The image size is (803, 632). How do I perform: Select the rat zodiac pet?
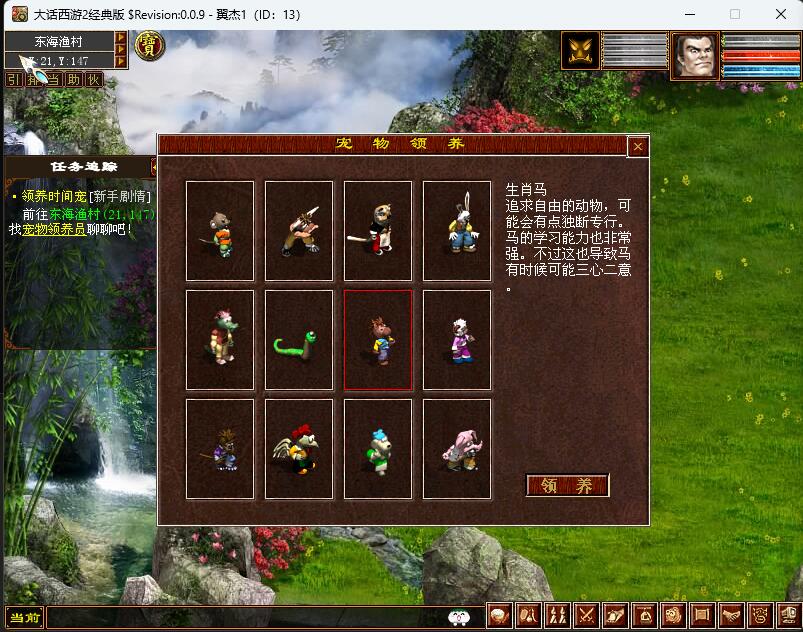220,231
